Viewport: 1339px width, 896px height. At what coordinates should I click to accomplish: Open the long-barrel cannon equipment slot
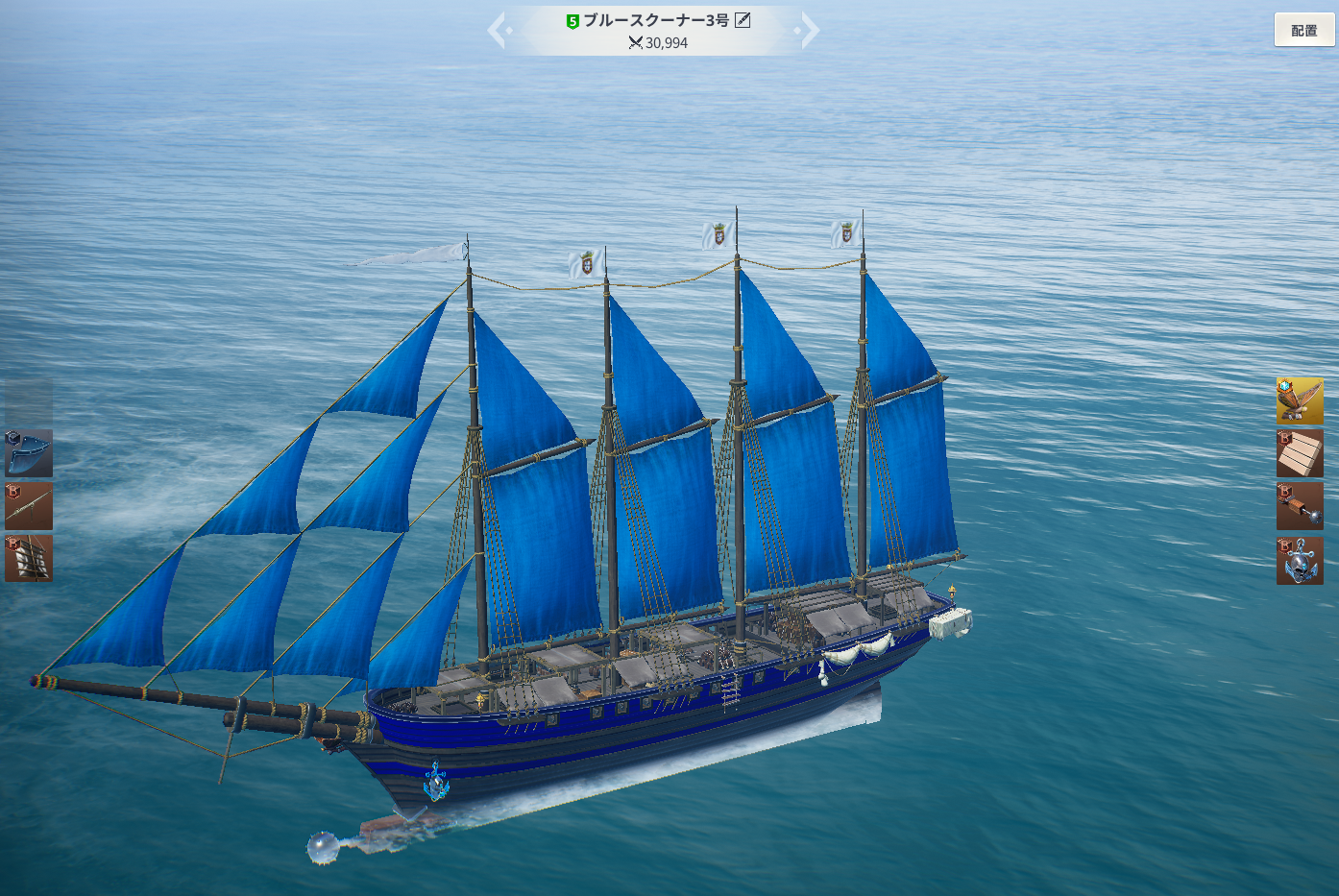(x=29, y=506)
